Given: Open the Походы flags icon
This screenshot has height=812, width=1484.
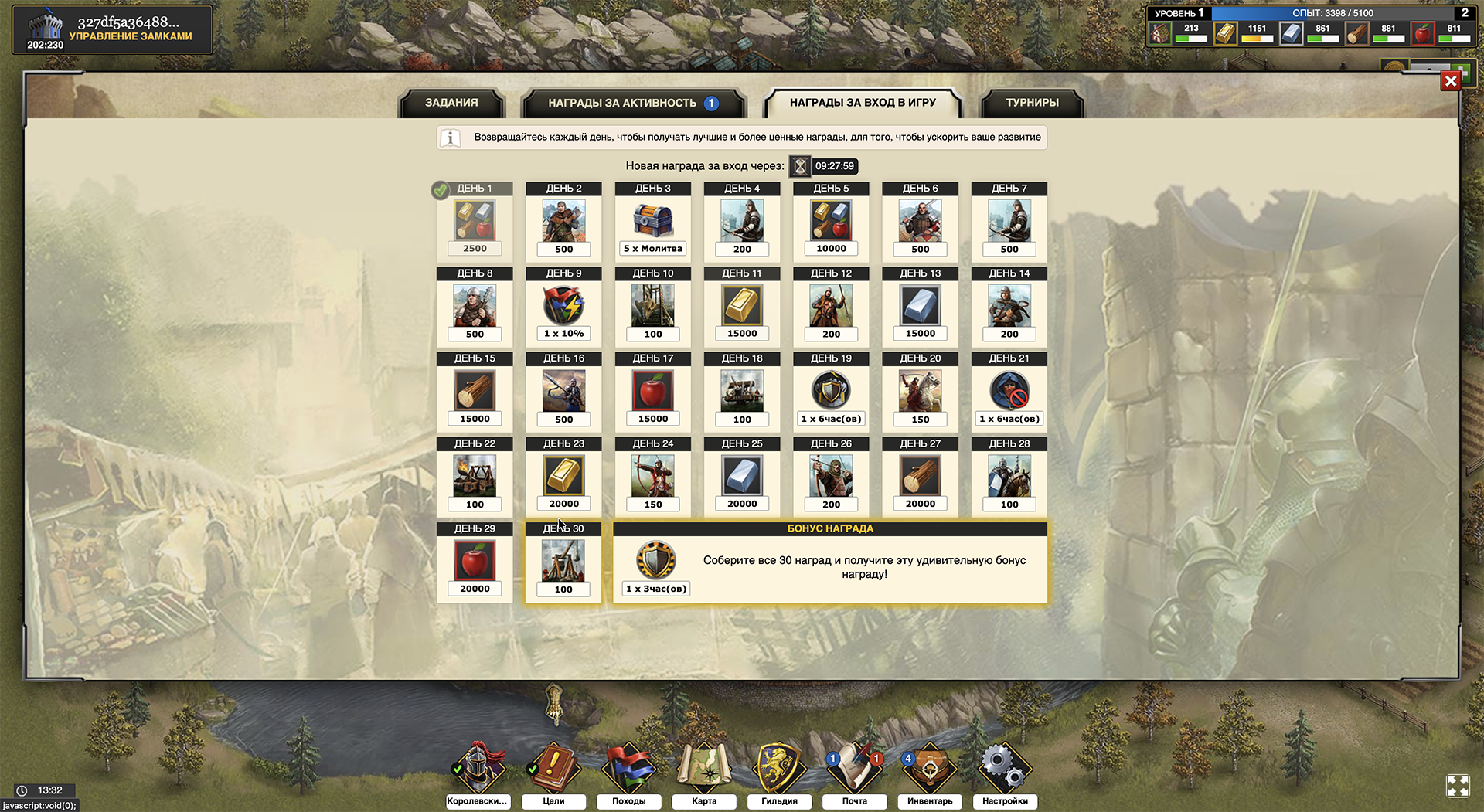Looking at the screenshot, I should 628,765.
